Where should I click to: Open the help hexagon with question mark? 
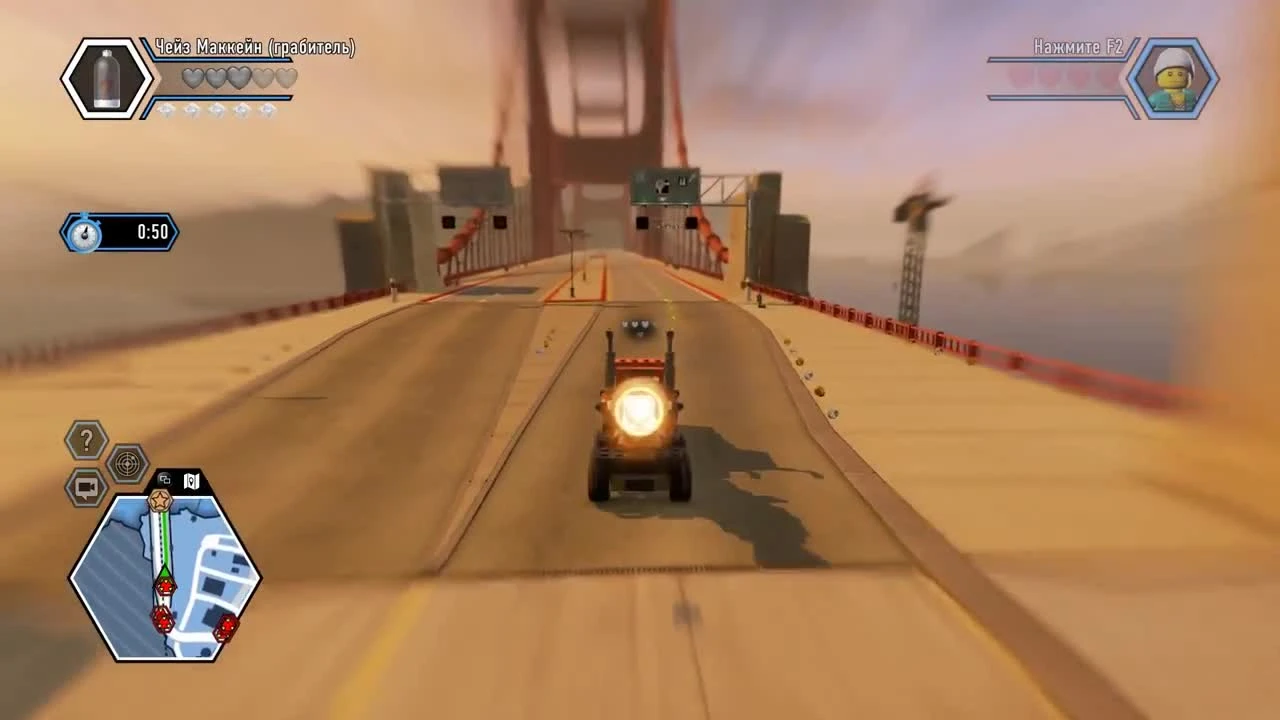(x=85, y=438)
